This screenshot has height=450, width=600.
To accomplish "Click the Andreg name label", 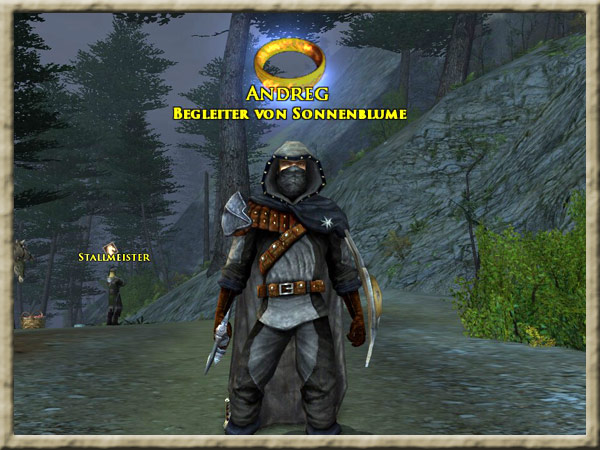I will click(x=289, y=97).
